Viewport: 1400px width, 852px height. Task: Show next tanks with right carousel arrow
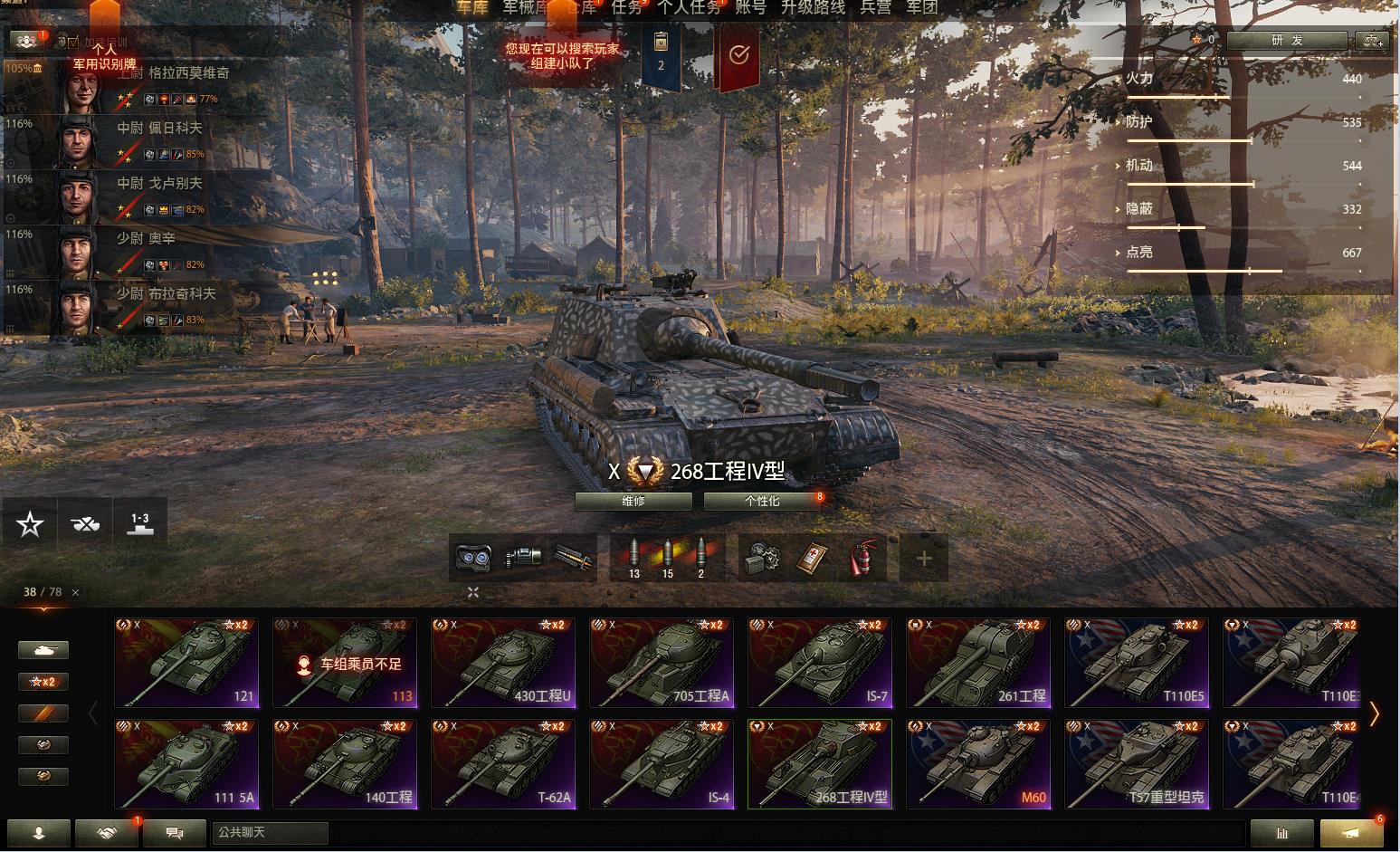(x=1374, y=713)
